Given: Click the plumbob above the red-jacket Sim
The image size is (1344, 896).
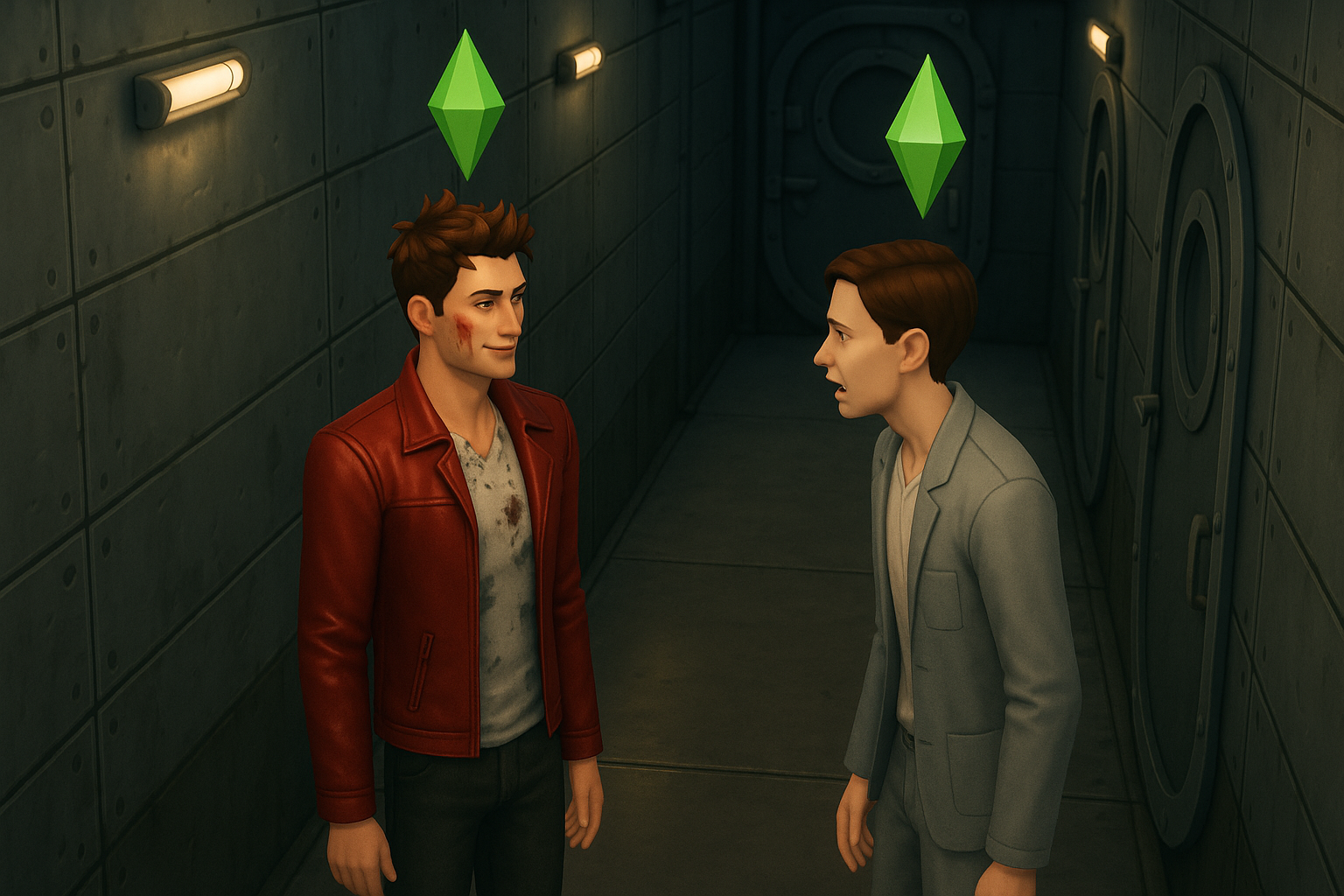Looking at the screenshot, I should 466,105.
